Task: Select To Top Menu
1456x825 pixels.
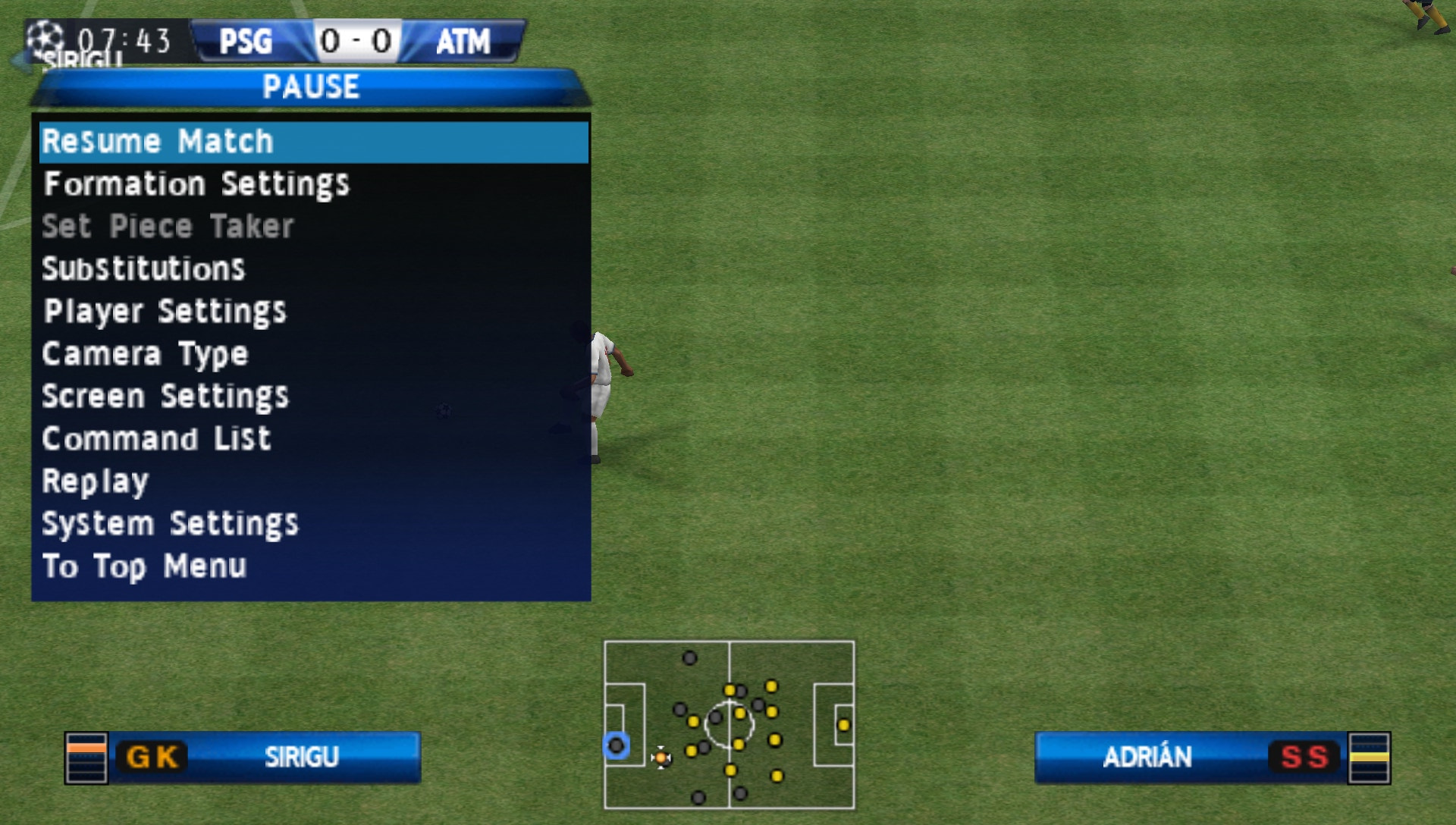Action: click(x=144, y=566)
